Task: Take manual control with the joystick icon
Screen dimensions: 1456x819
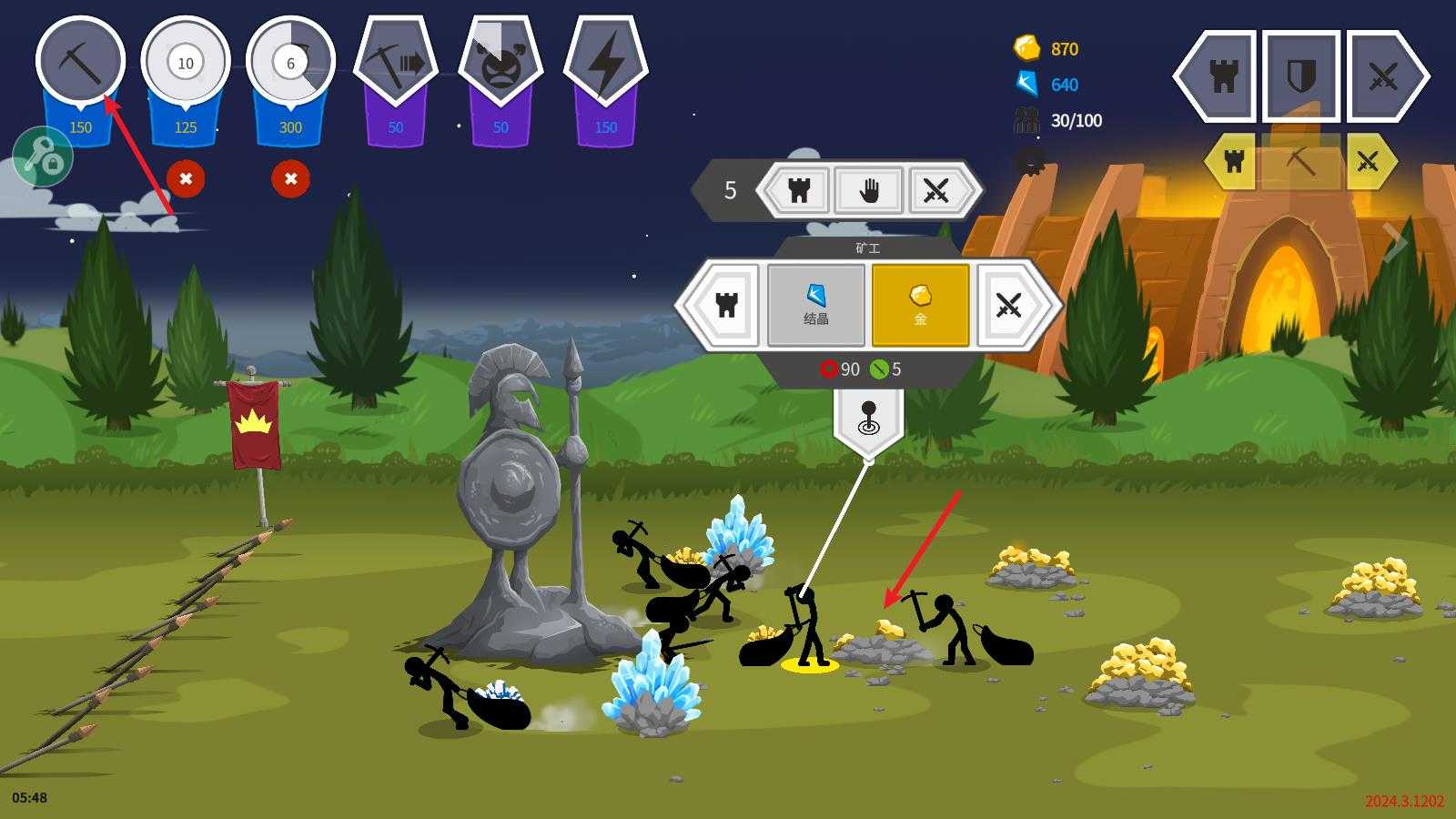Action: tap(868, 418)
